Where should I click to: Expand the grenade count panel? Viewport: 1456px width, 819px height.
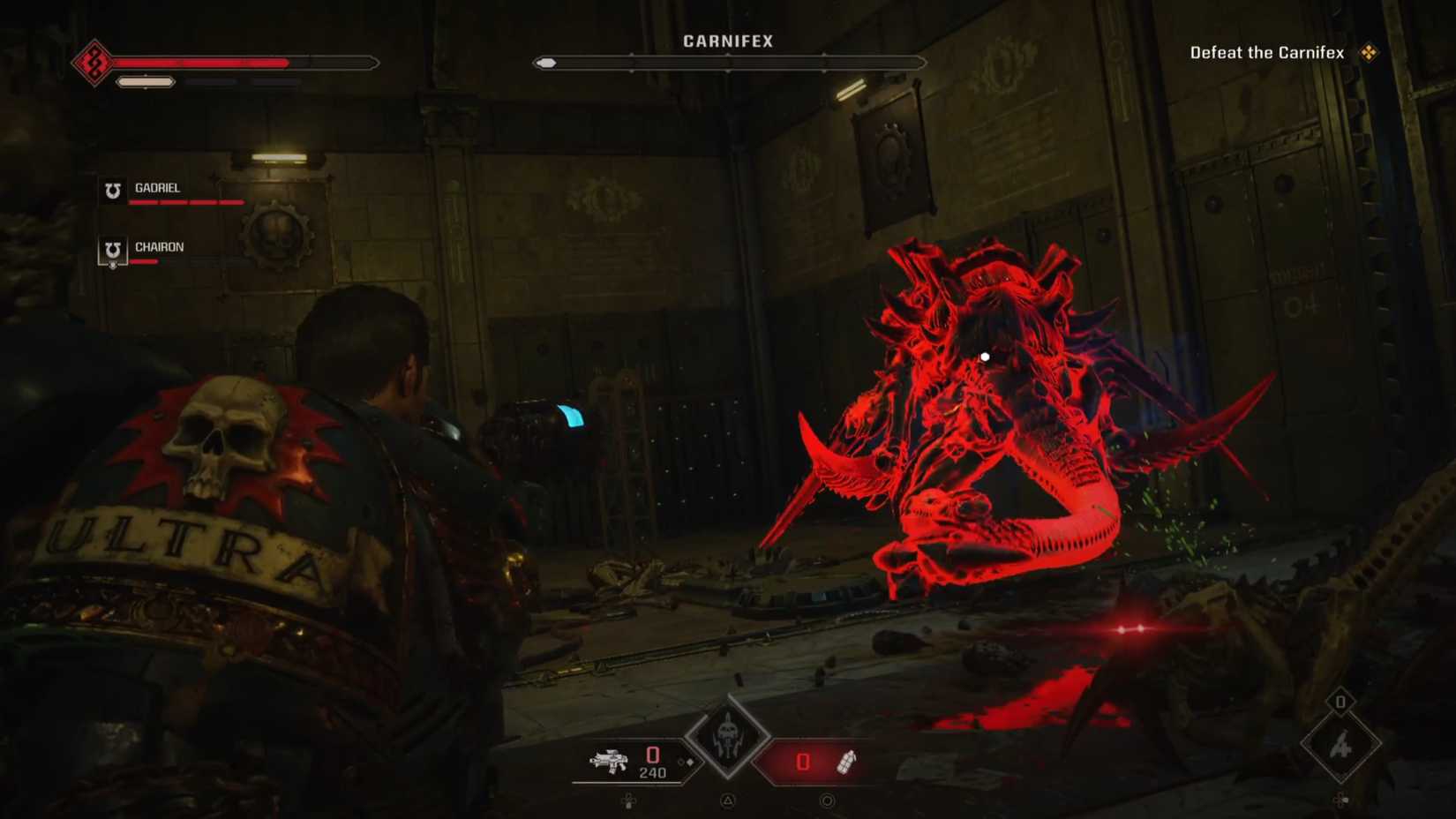(x=803, y=760)
